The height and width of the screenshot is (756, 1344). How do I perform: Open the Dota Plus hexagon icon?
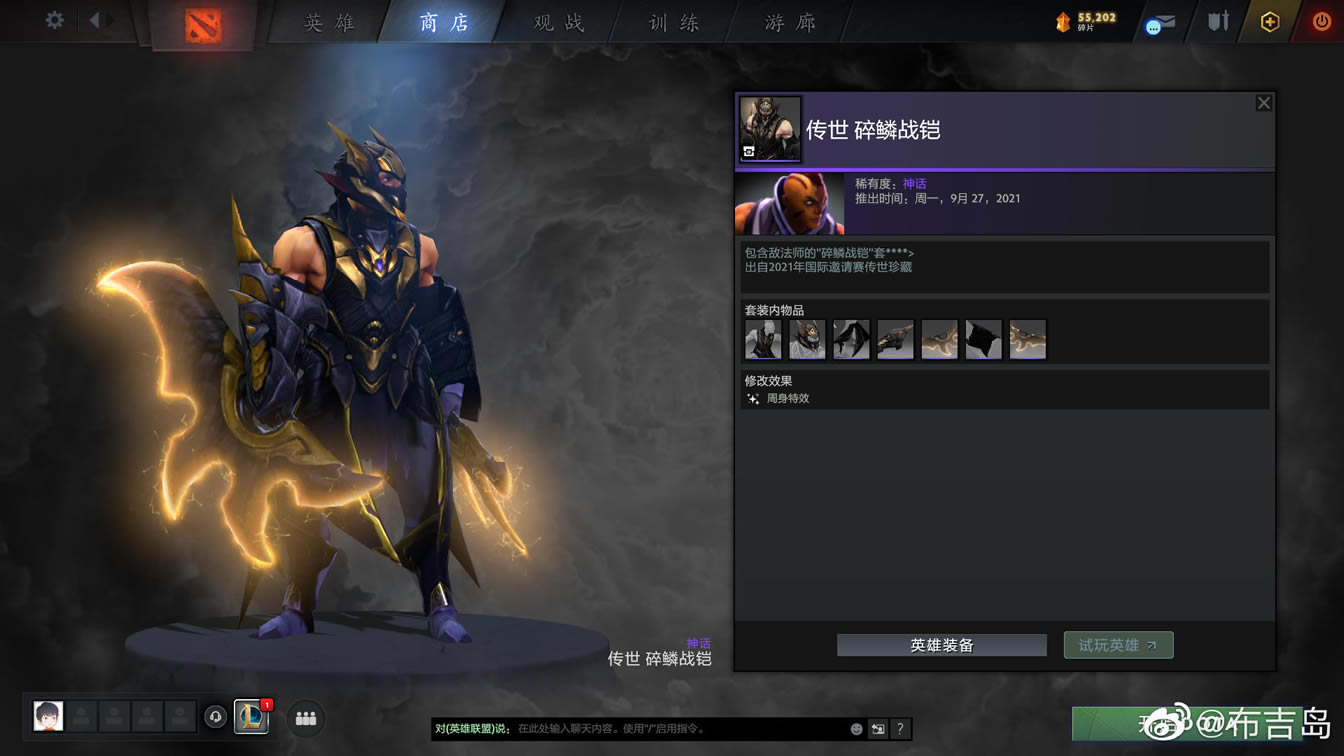[1269, 21]
